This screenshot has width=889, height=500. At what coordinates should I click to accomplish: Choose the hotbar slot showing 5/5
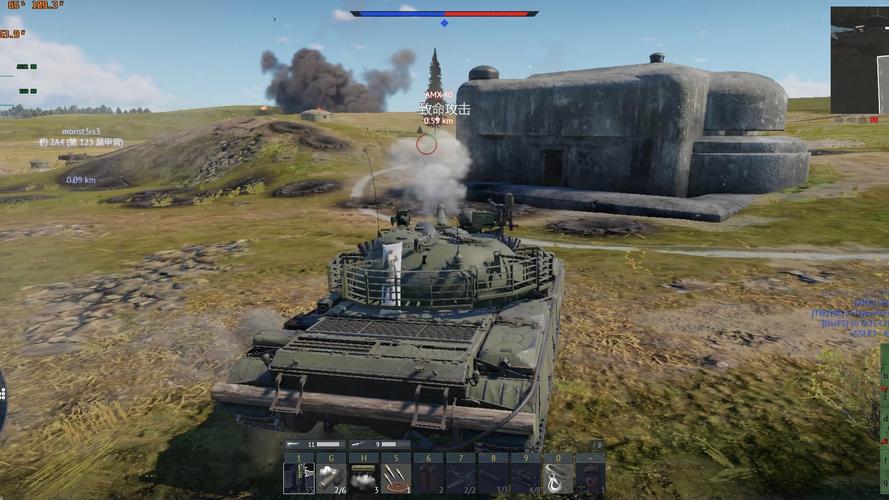click(493, 474)
